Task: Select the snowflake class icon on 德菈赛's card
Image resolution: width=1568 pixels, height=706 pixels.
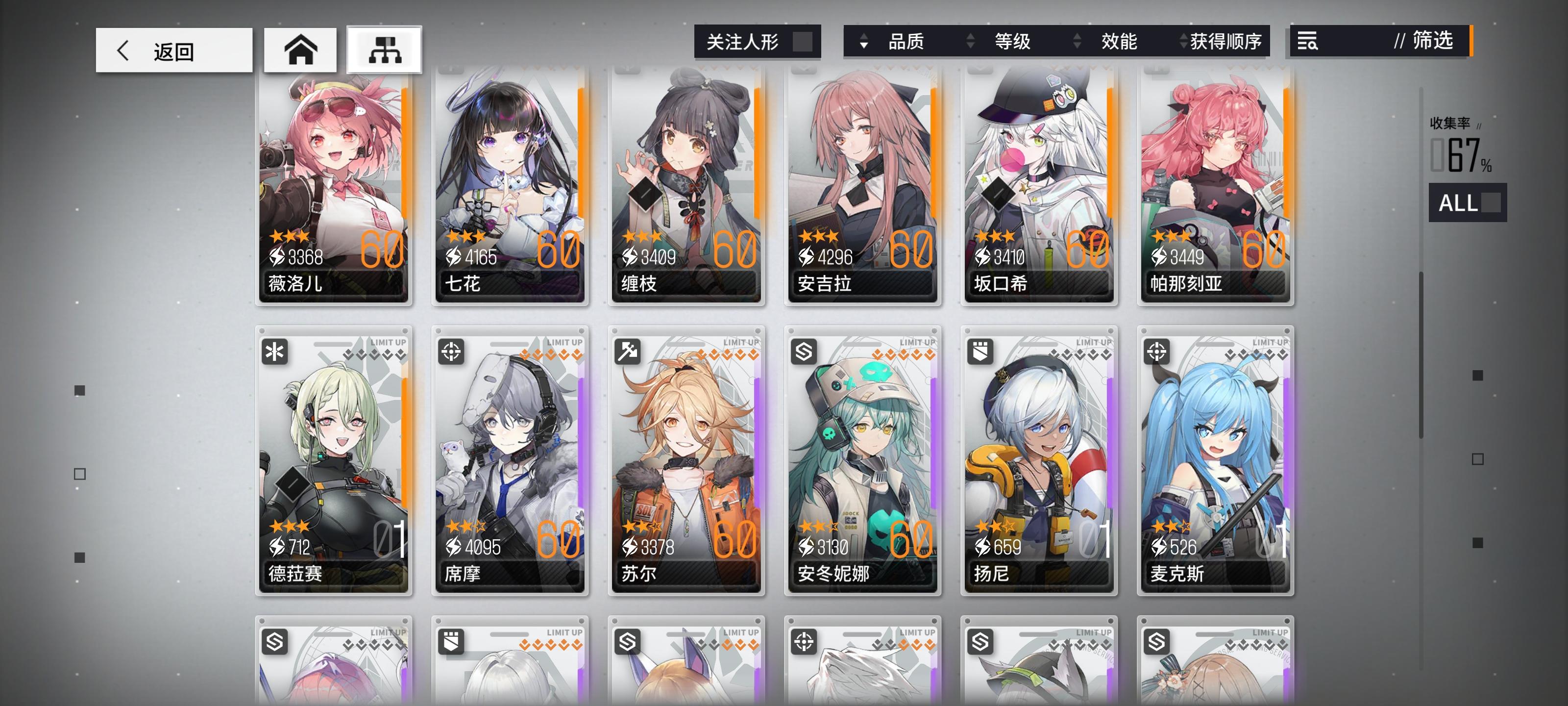Action: [275, 352]
